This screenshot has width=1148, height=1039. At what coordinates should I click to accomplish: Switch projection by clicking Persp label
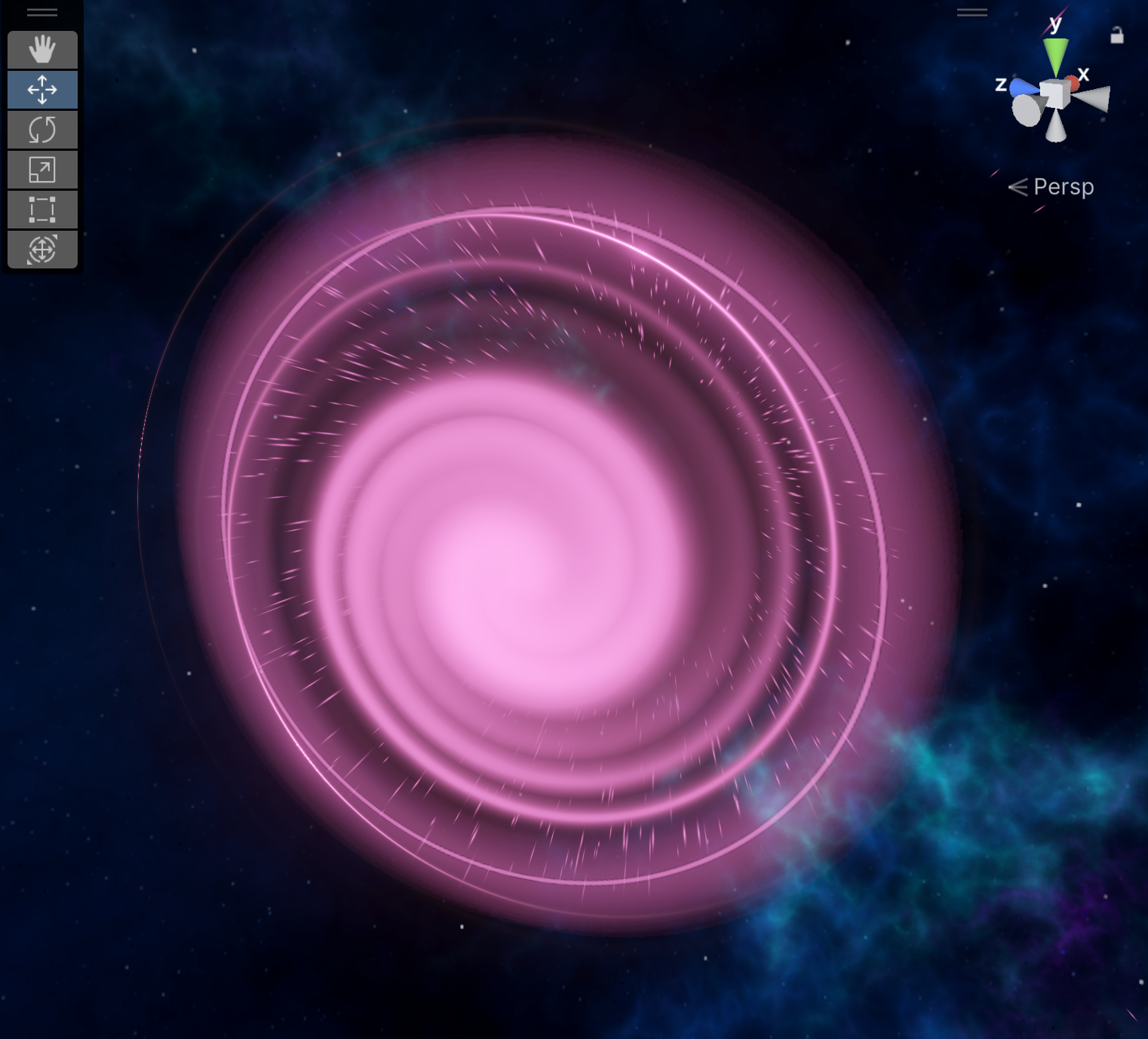pos(1064,186)
